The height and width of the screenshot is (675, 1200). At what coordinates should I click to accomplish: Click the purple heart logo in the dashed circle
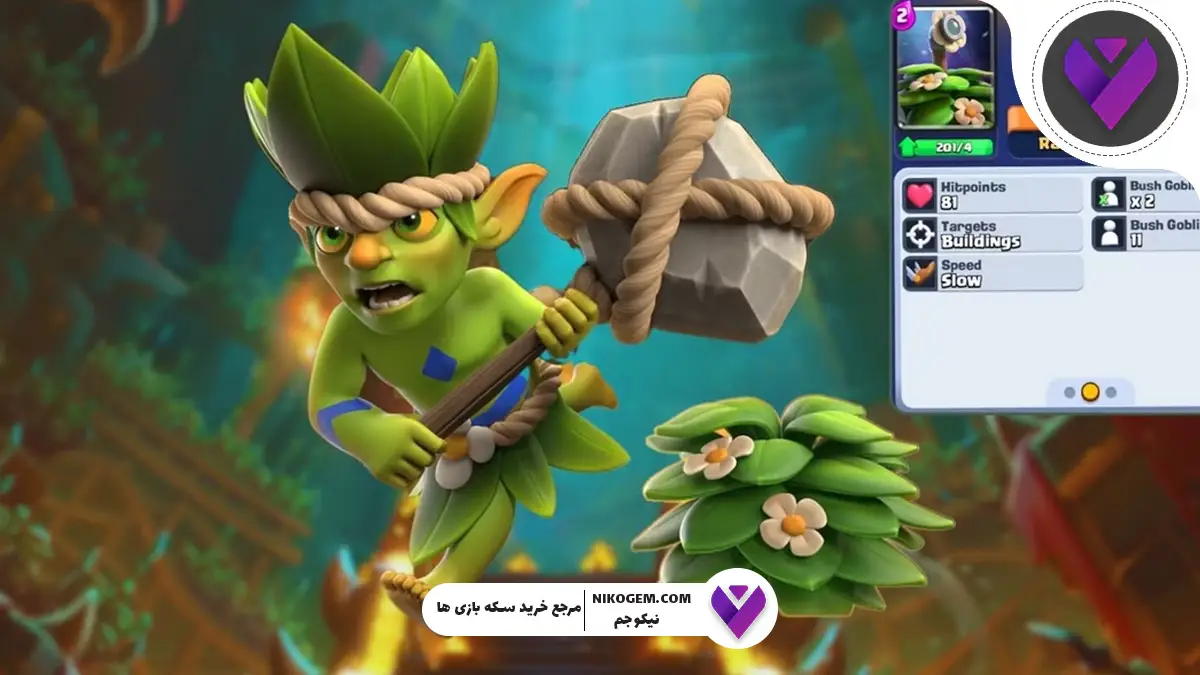1108,83
